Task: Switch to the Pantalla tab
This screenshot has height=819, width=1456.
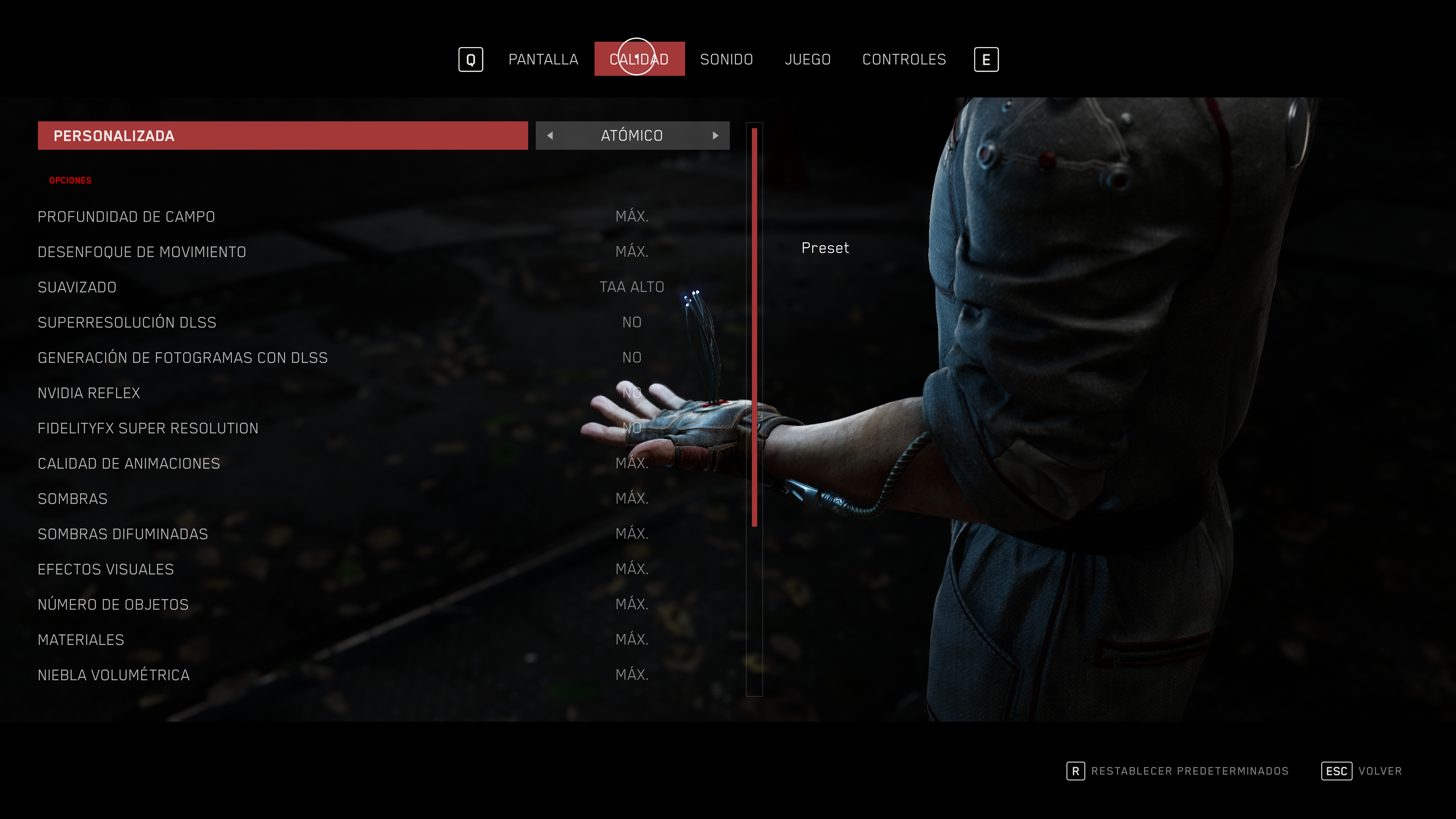Action: (543, 60)
